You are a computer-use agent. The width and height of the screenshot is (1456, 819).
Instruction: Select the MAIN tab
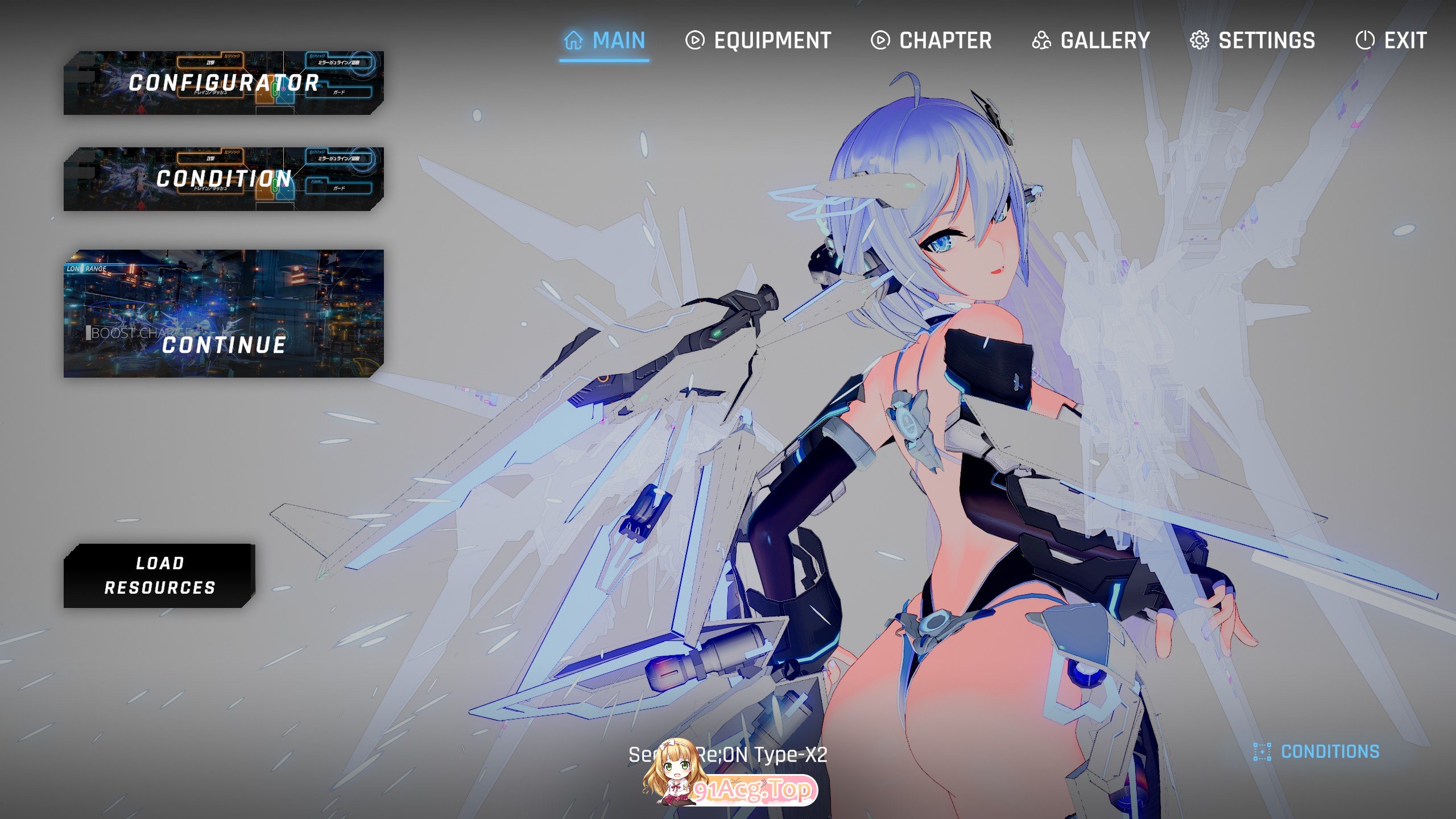pyautogui.click(x=618, y=40)
